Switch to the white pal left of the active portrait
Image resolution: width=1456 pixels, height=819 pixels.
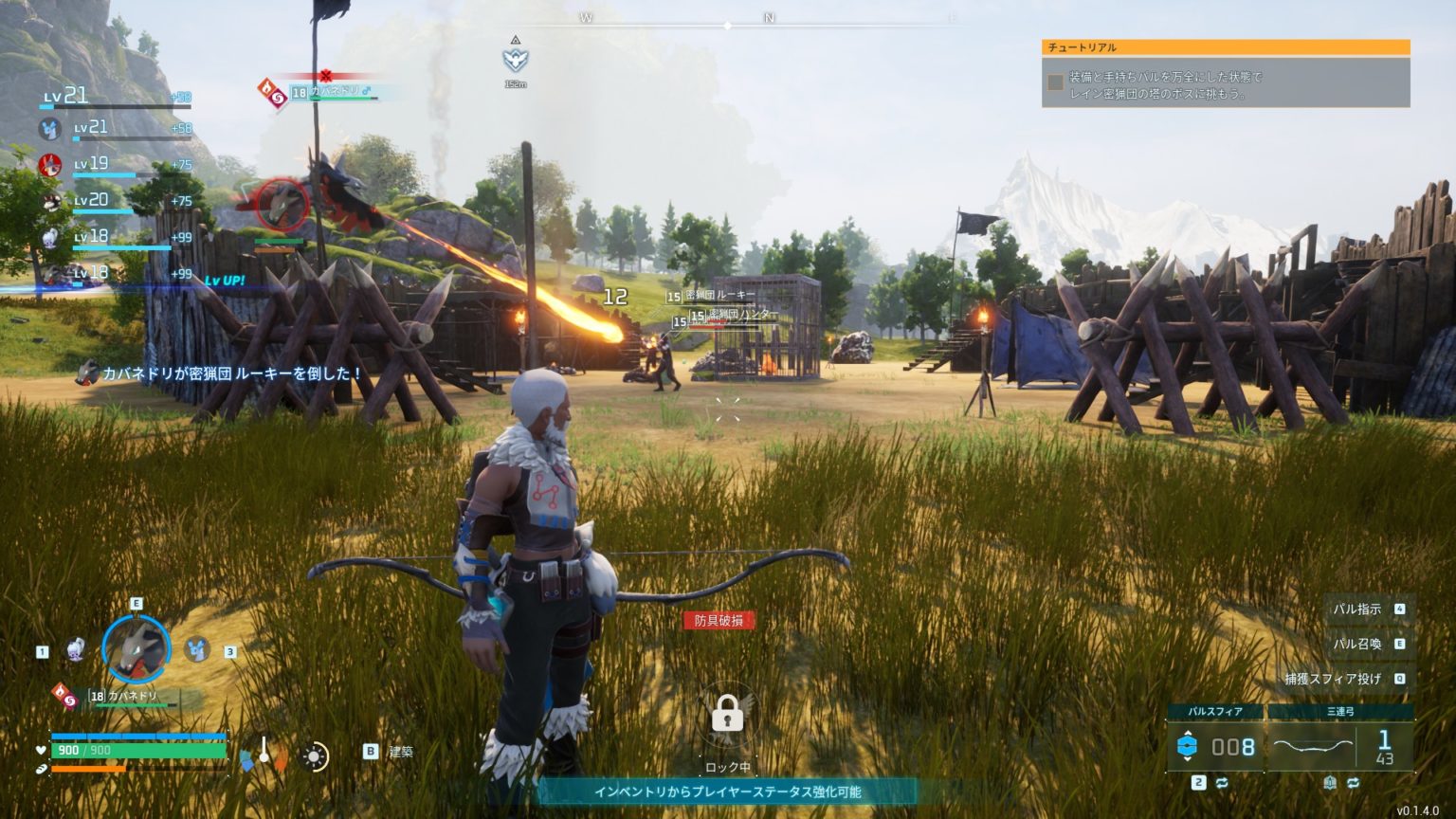pos(76,649)
